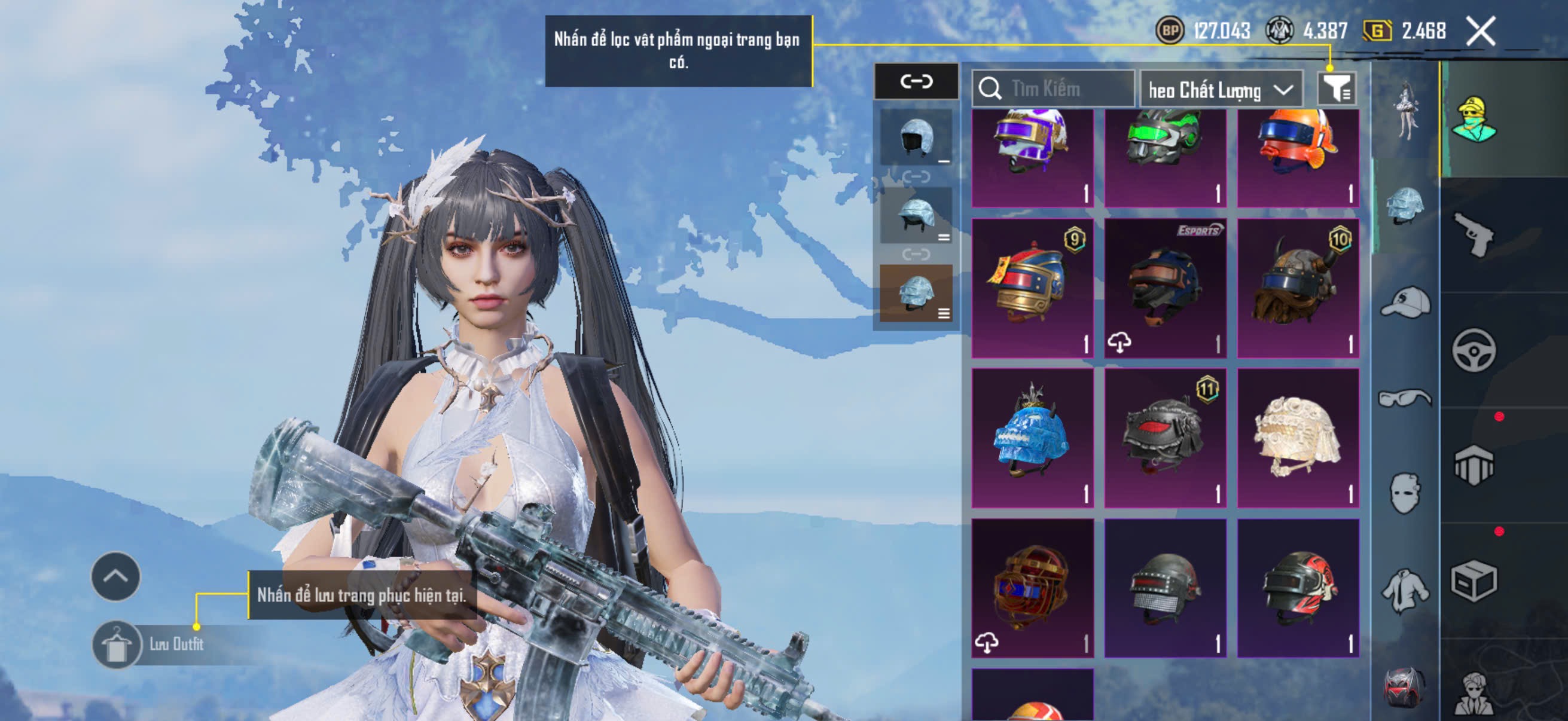Select the Esports blue helmet
This screenshot has height=721, width=1568.
pos(1165,288)
